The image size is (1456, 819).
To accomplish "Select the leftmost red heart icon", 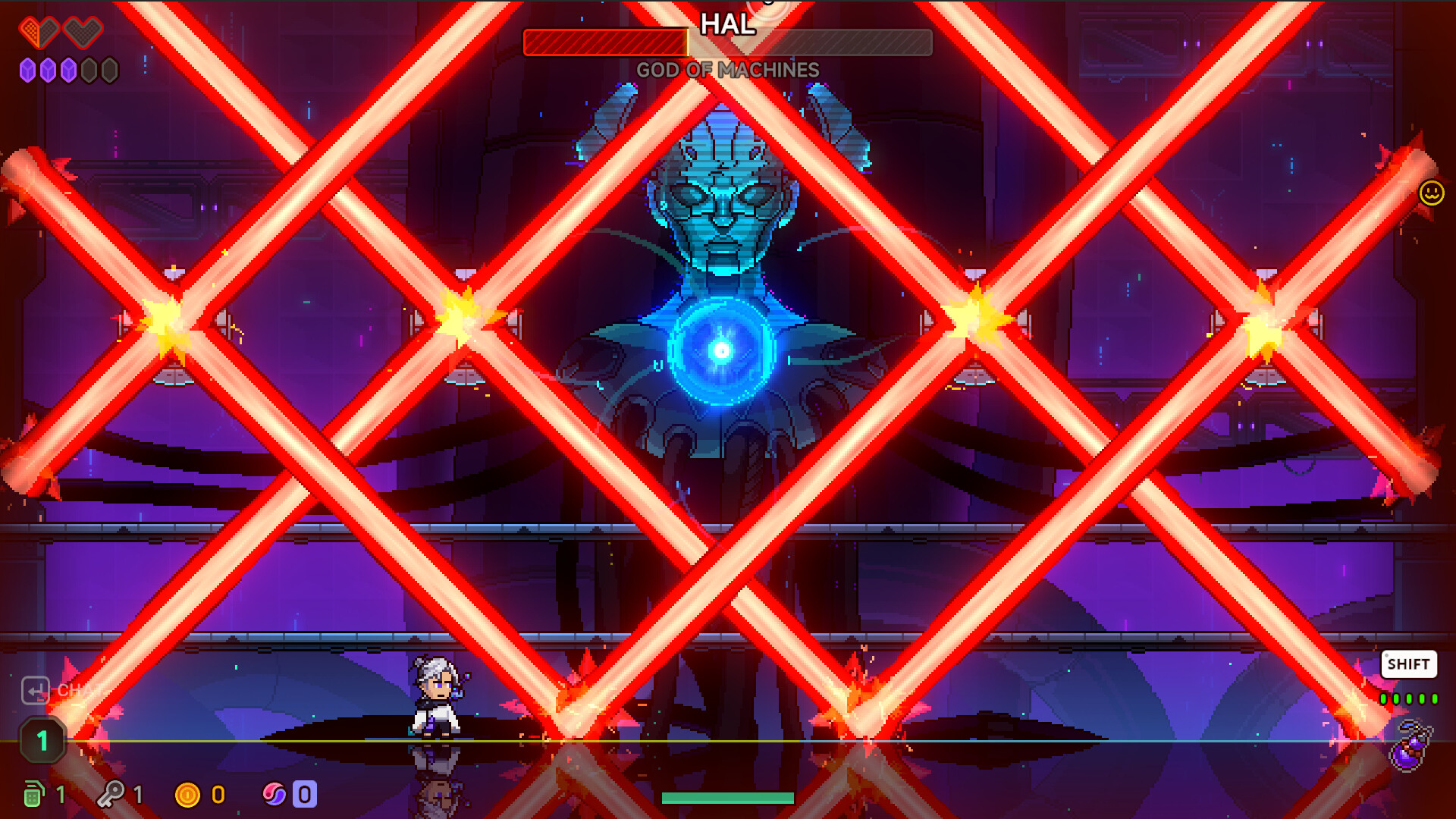I will pyautogui.click(x=39, y=33).
